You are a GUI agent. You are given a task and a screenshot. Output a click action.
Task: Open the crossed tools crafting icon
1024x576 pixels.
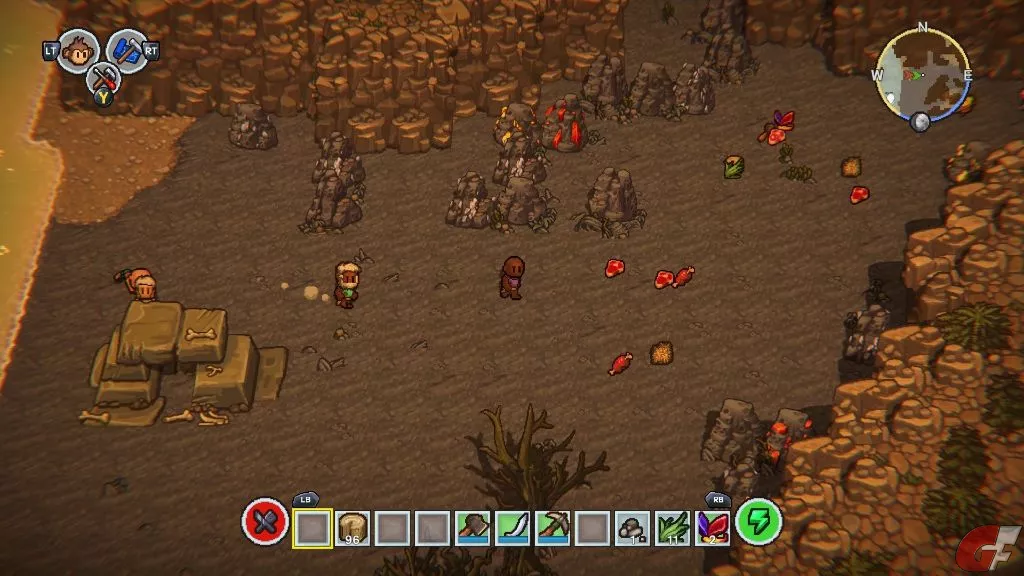[x=101, y=79]
